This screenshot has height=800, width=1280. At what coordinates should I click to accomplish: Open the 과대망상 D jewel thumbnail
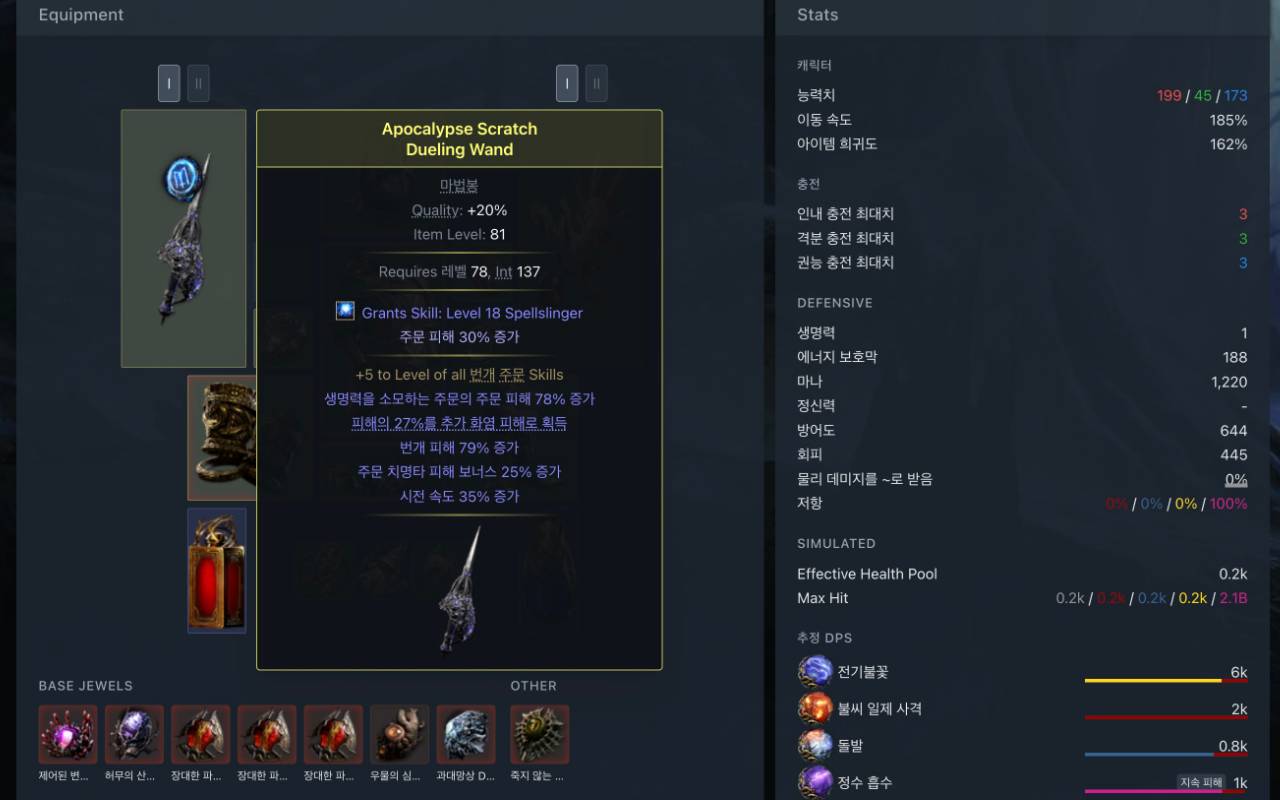point(465,733)
